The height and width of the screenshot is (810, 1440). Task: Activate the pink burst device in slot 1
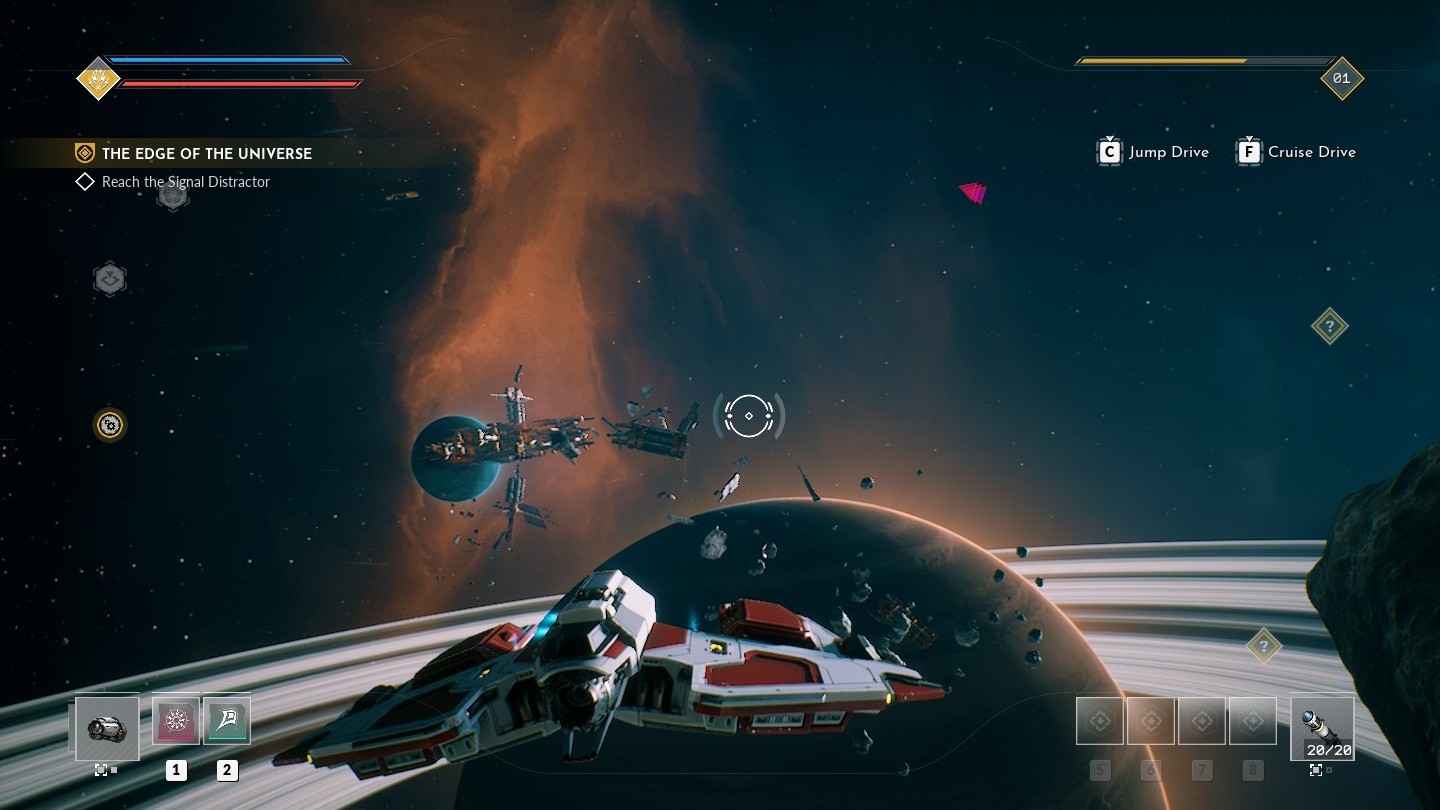click(176, 721)
